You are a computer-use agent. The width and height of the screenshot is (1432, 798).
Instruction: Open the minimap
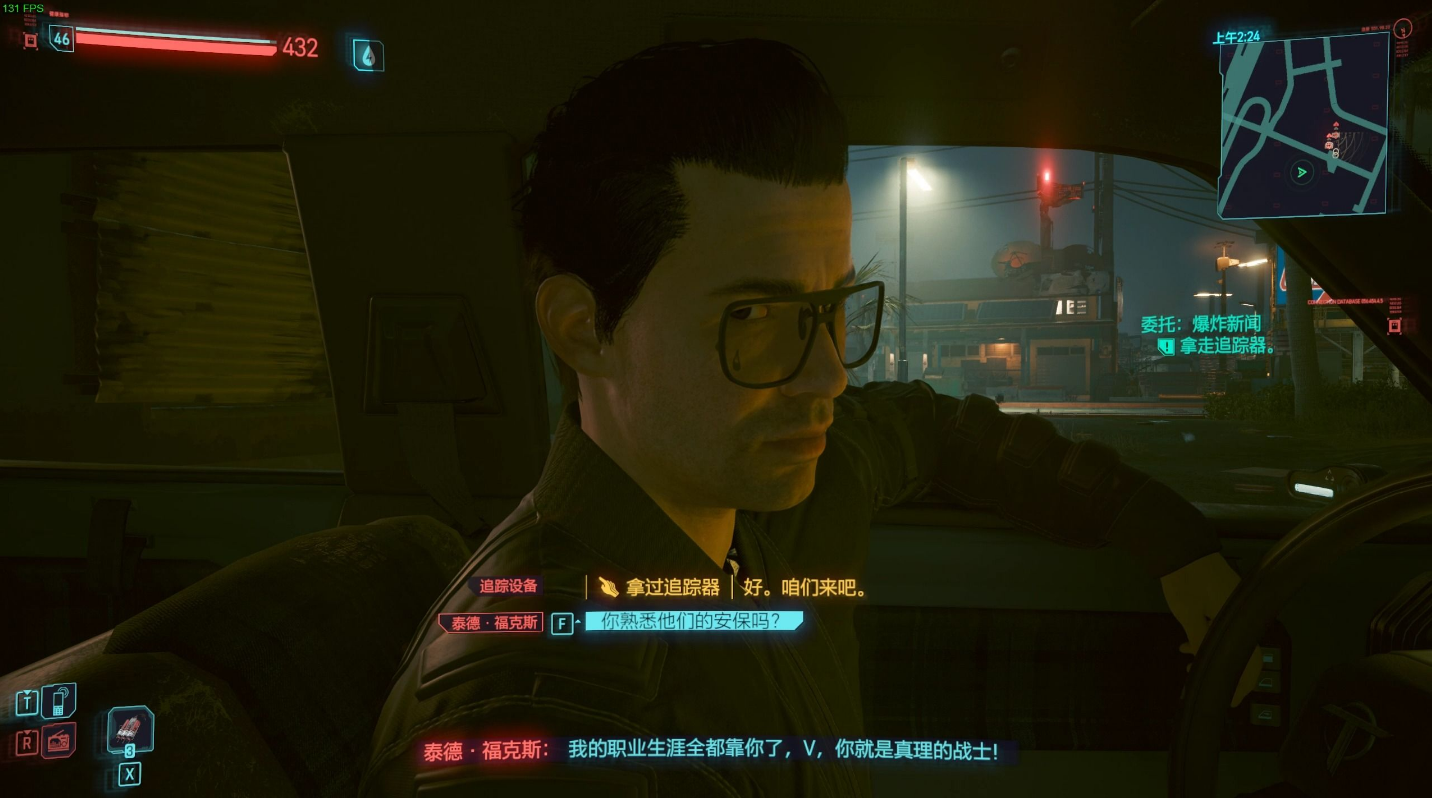(1302, 125)
